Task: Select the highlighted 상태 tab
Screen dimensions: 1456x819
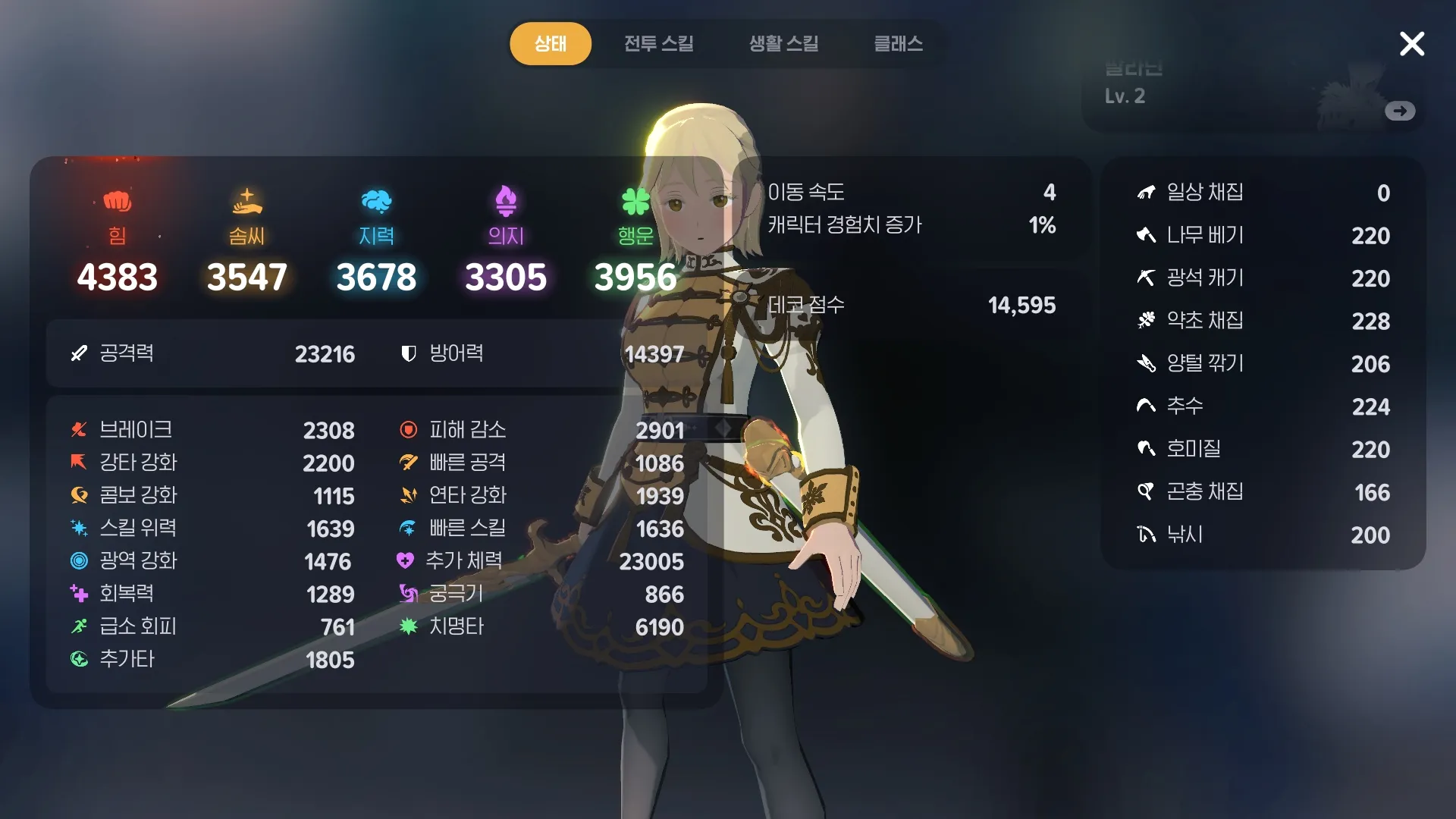Action: coord(551,43)
